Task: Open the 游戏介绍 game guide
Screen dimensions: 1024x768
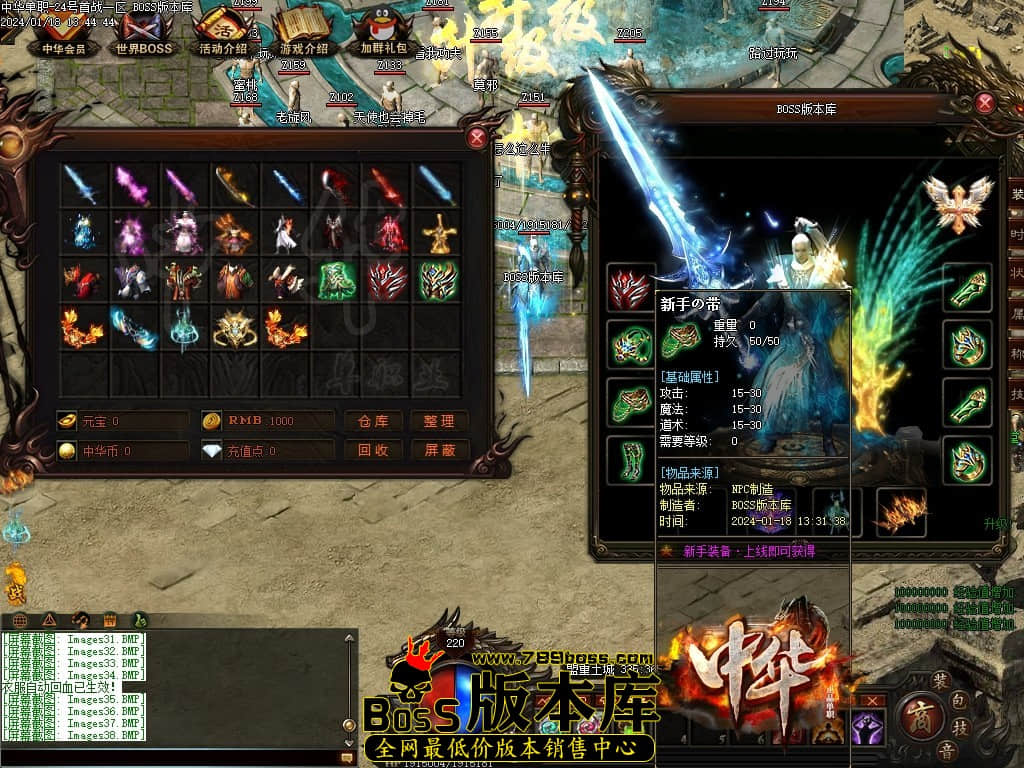Action: point(303,32)
